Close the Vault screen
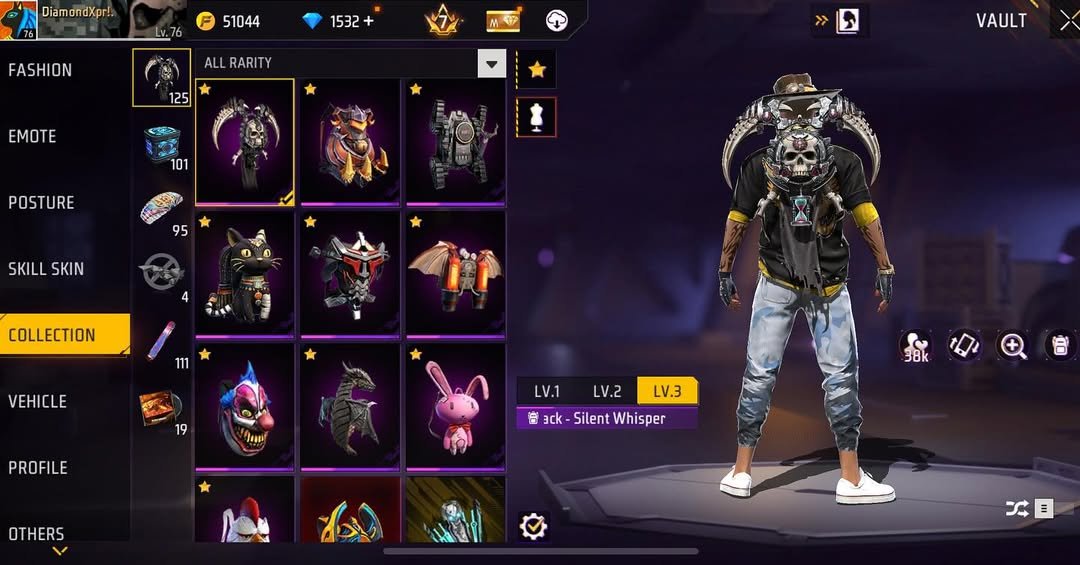Image resolution: width=1080 pixels, height=565 pixels. point(1068,20)
